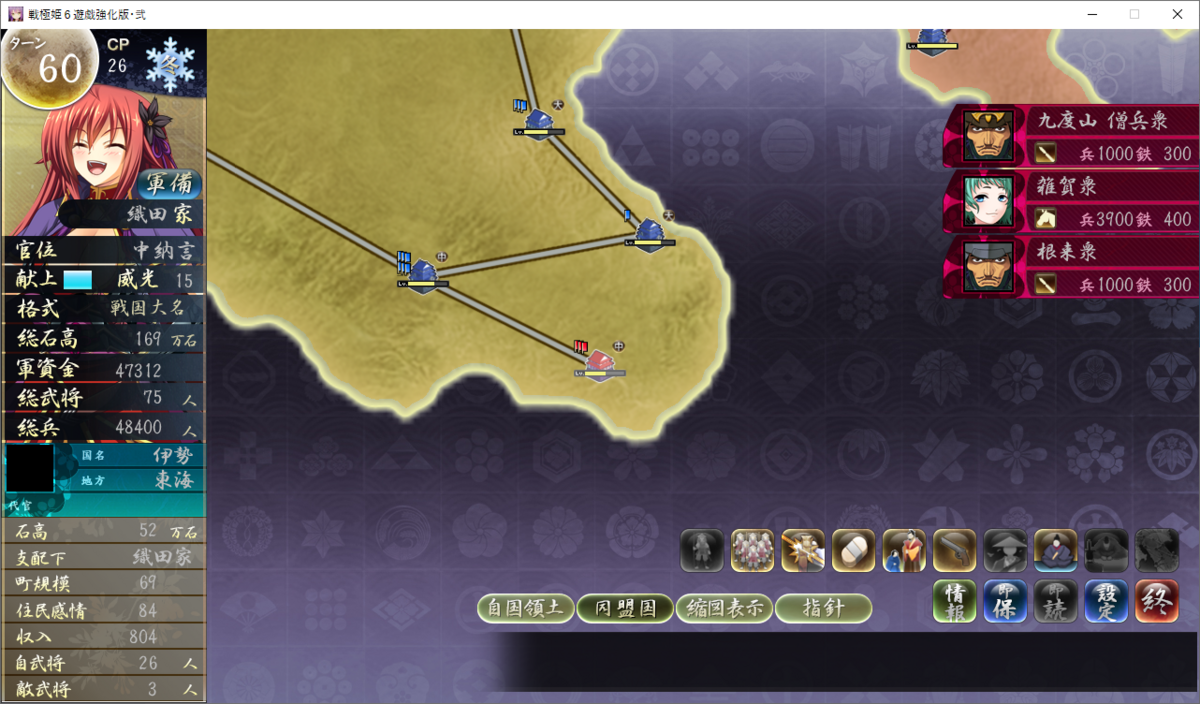Open the 自国領土 own territory view
Screen dimensions: 1200x704
[526, 608]
